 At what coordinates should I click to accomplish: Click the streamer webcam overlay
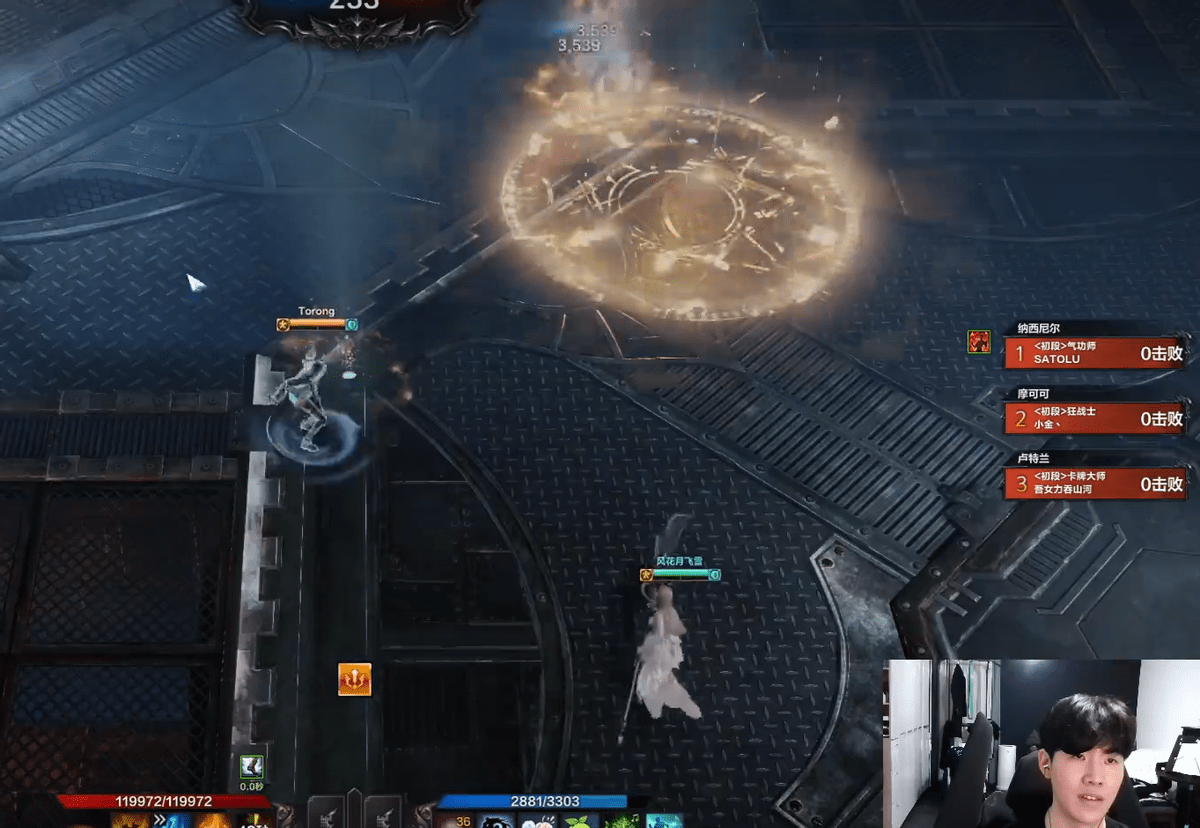click(x=1041, y=743)
